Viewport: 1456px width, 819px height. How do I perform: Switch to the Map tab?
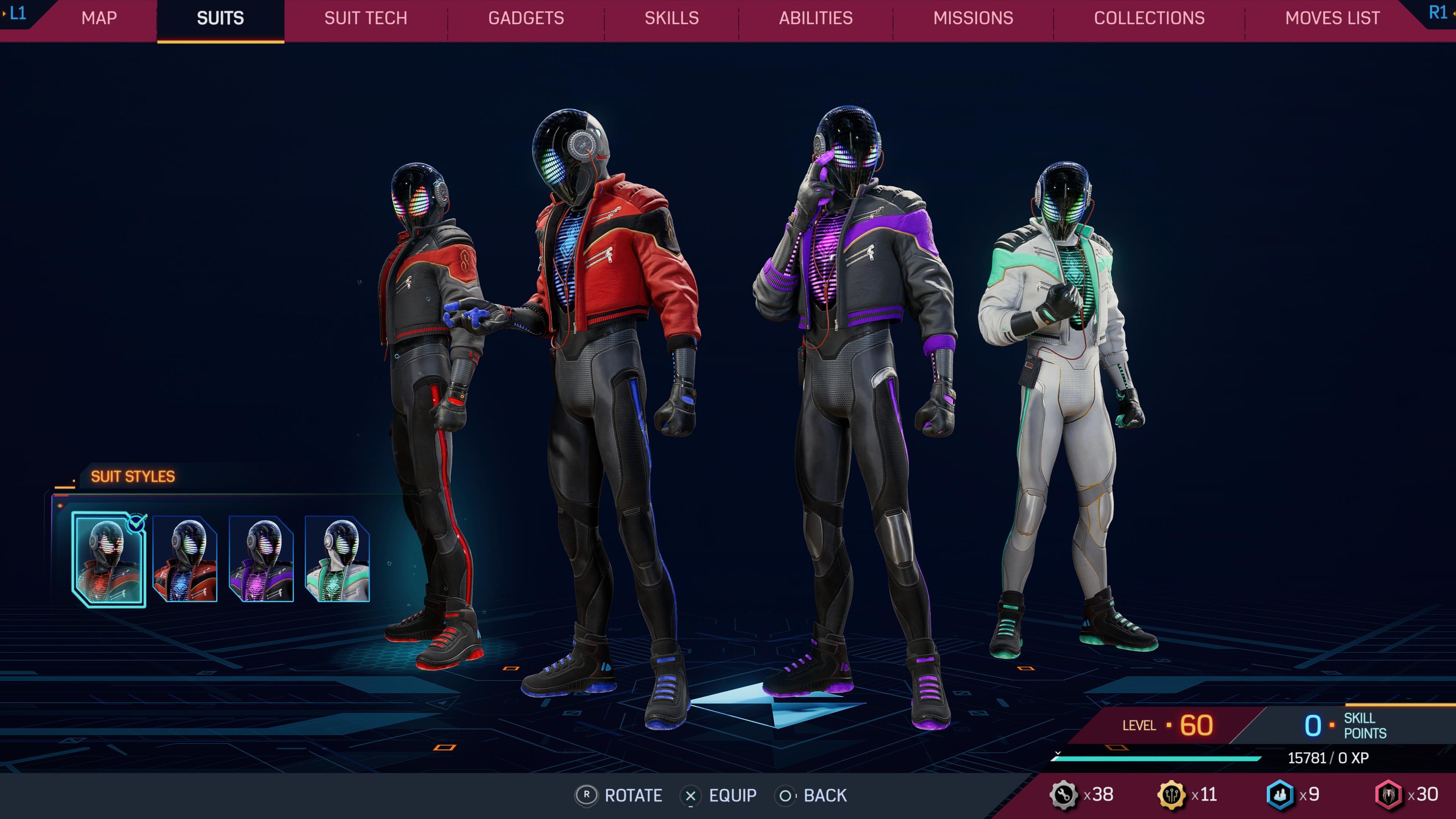(x=99, y=18)
